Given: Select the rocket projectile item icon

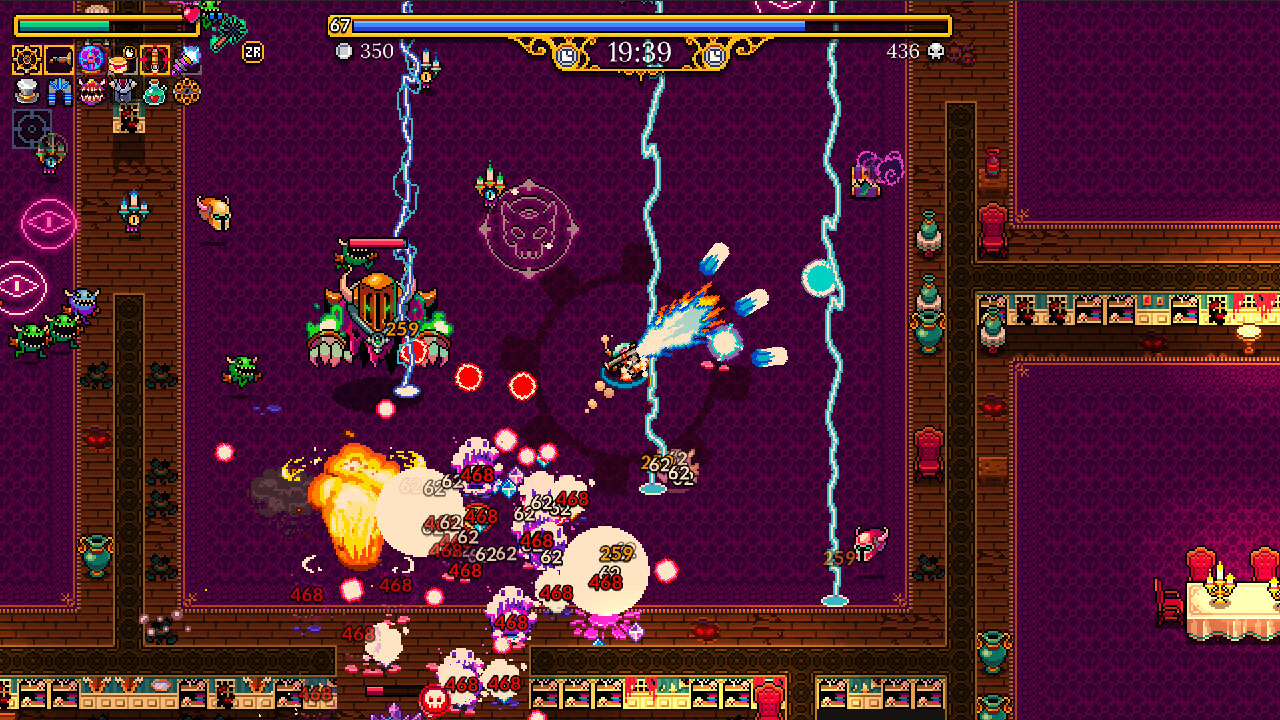Looking at the screenshot, I should (x=154, y=58).
